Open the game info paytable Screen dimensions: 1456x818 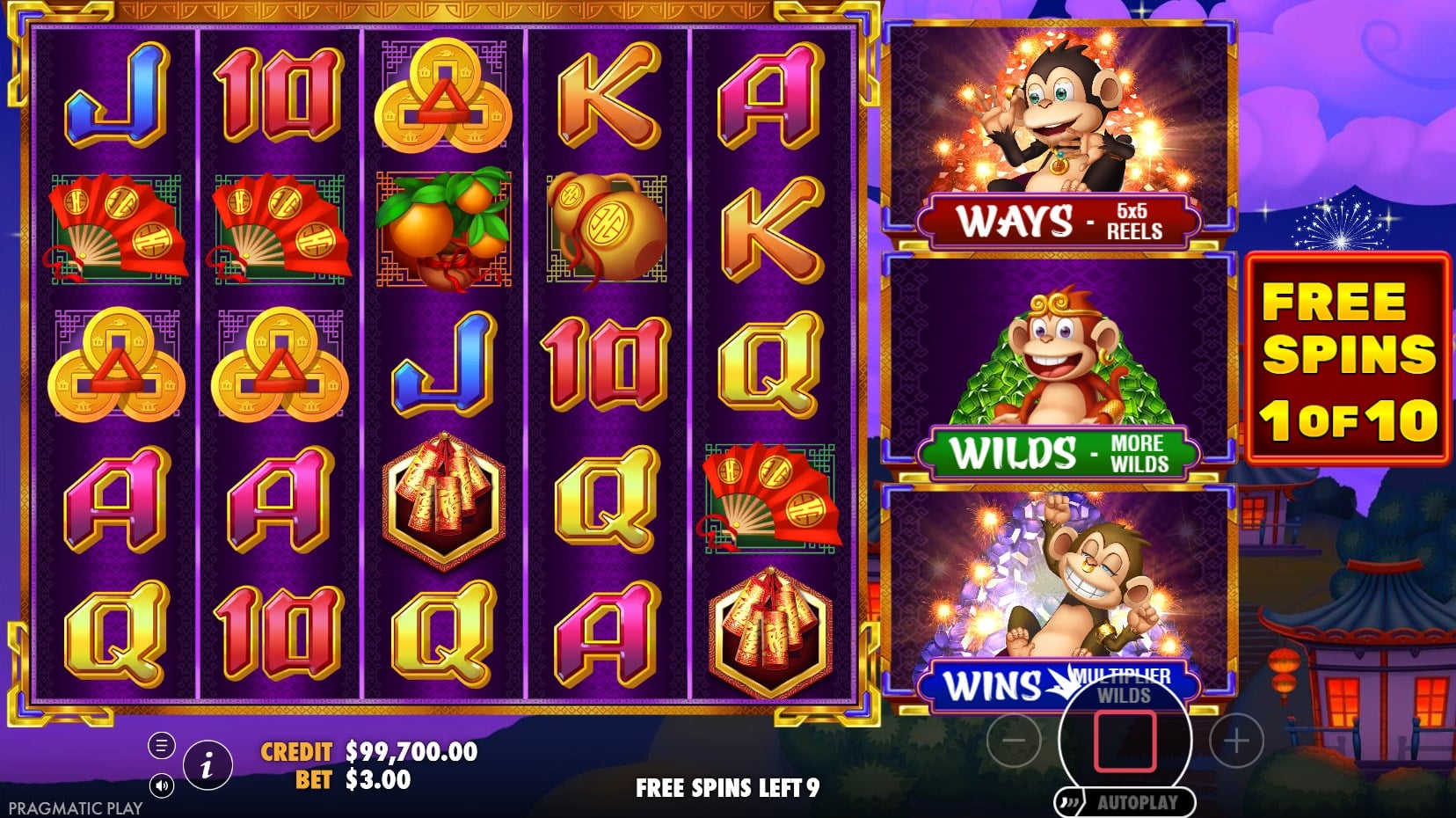pos(207,765)
